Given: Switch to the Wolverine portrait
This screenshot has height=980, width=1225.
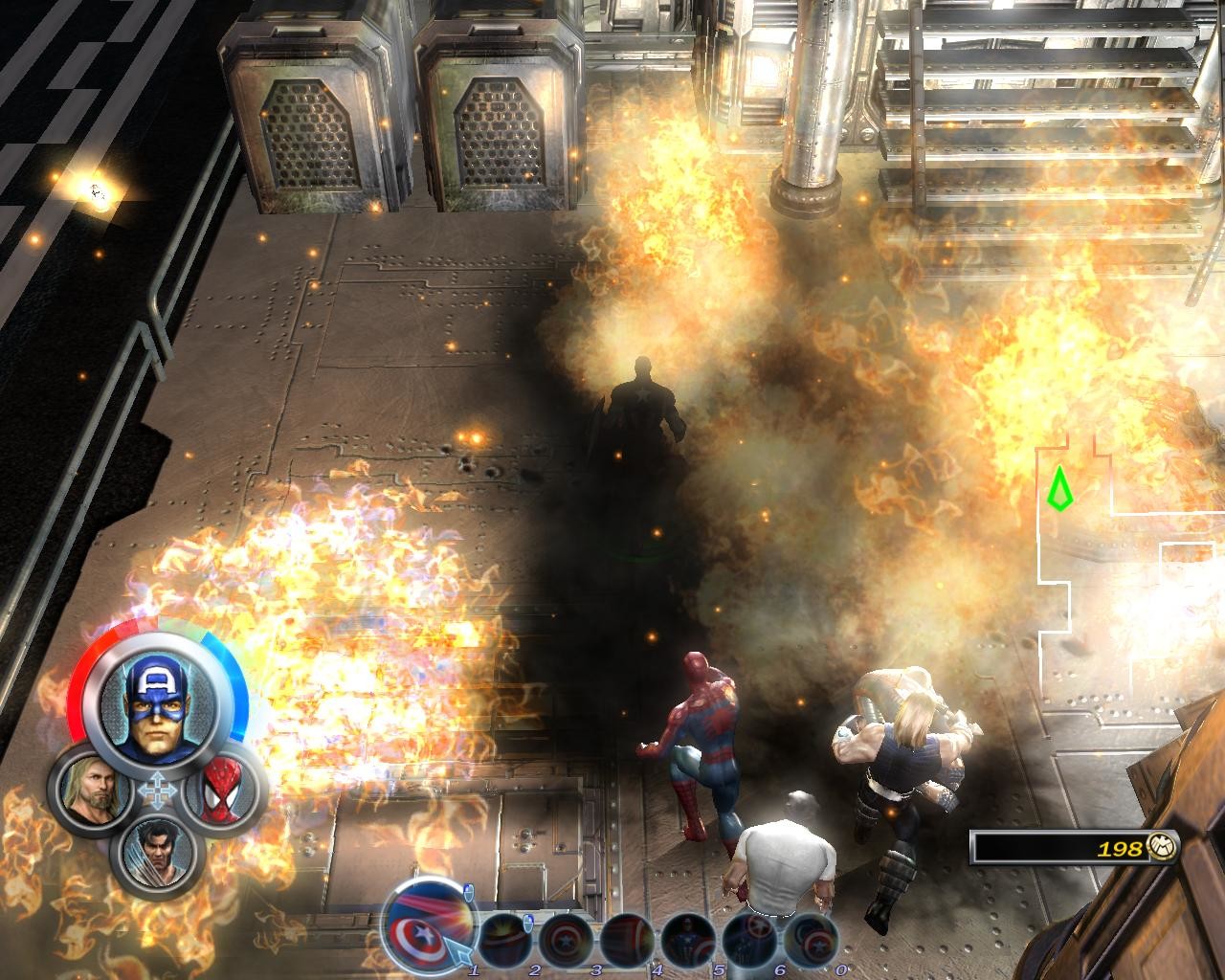Looking at the screenshot, I should [156, 850].
